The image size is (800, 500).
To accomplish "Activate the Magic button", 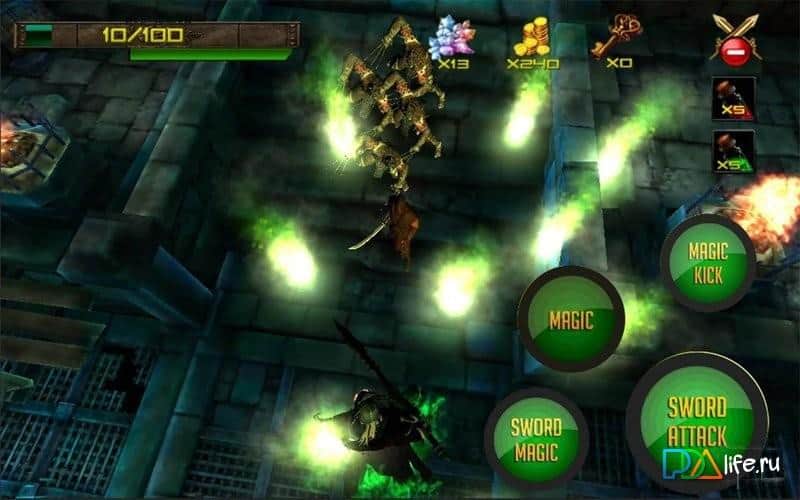I will (572, 320).
